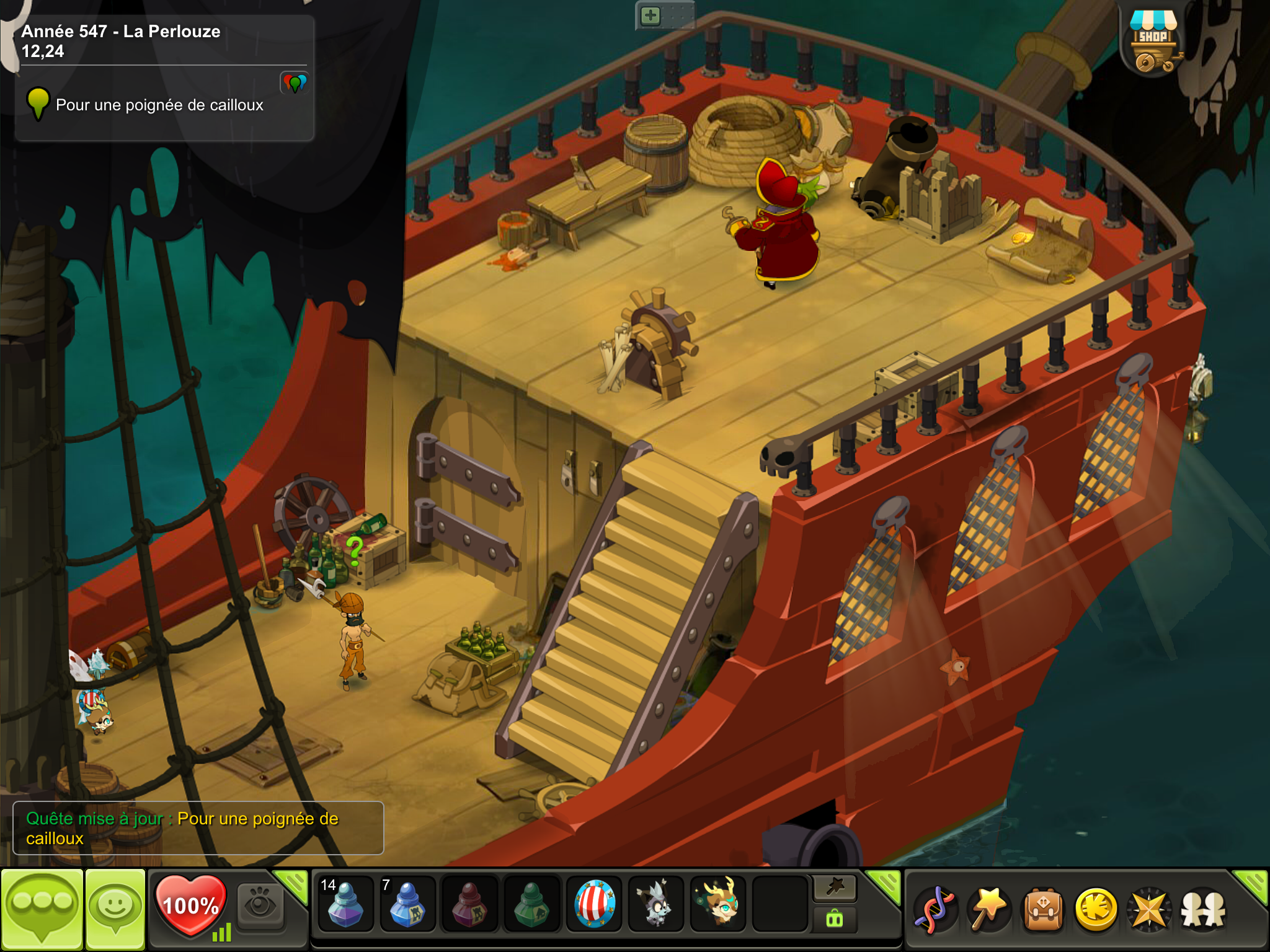Select the striped red-white shield item
This screenshot has width=1270, height=952.
594,904
